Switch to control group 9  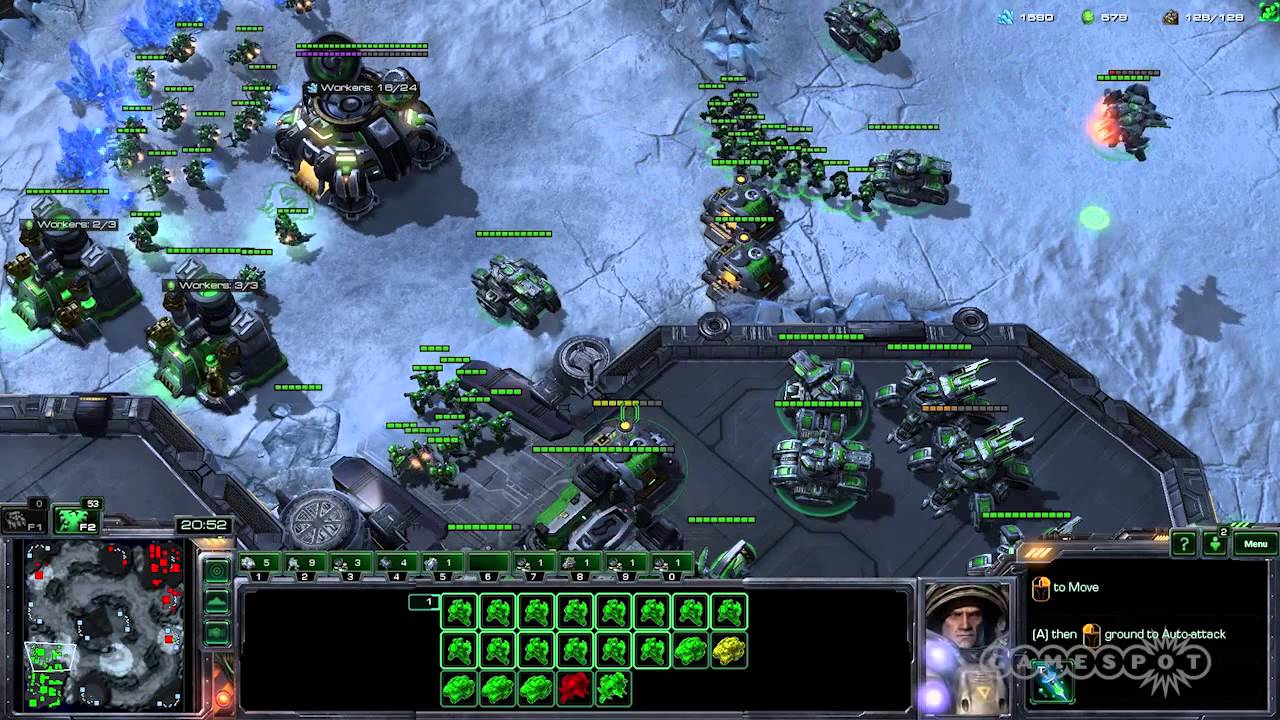[625, 564]
